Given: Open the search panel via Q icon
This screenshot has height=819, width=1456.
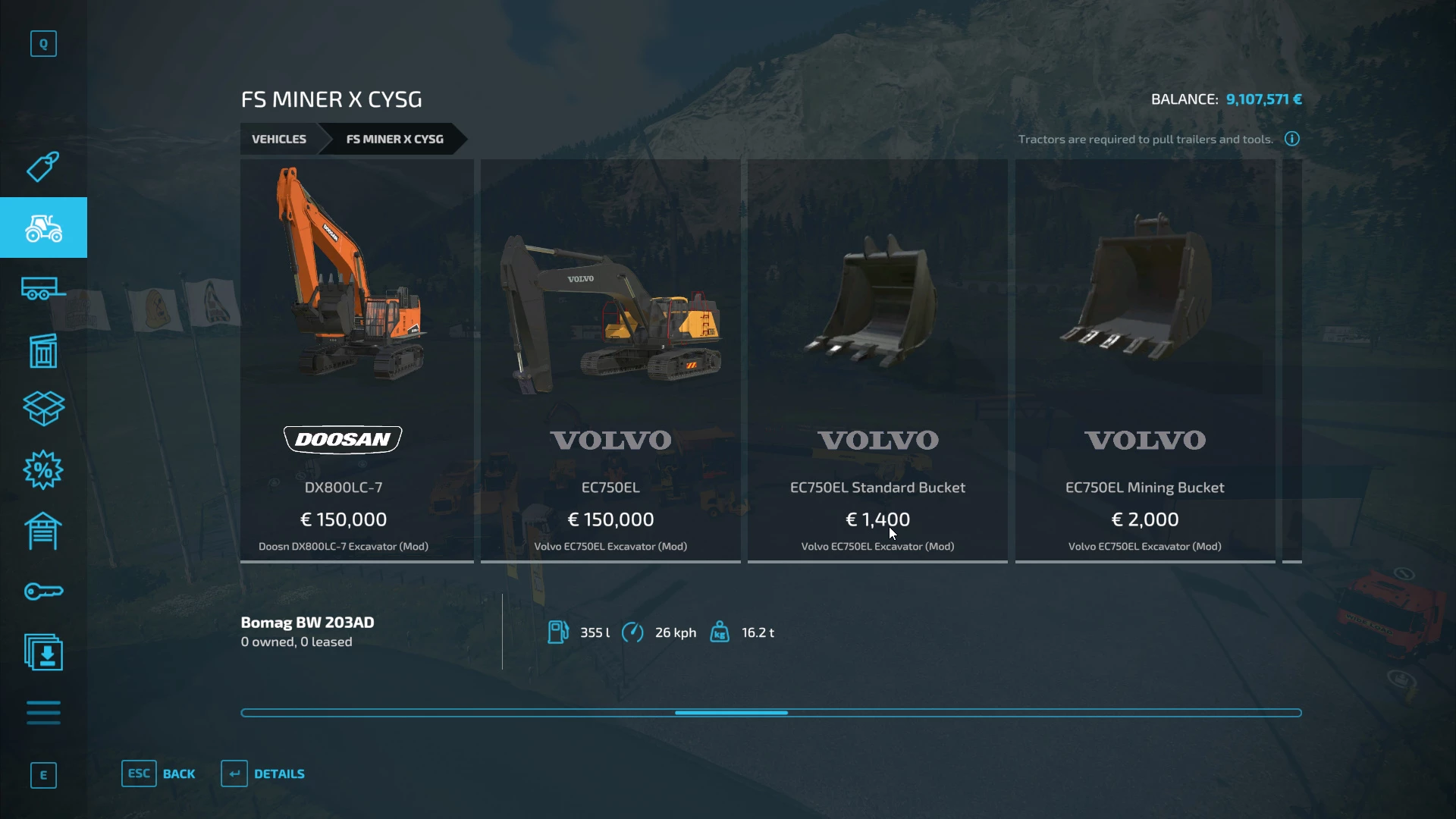Looking at the screenshot, I should click(x=43, y=43).
